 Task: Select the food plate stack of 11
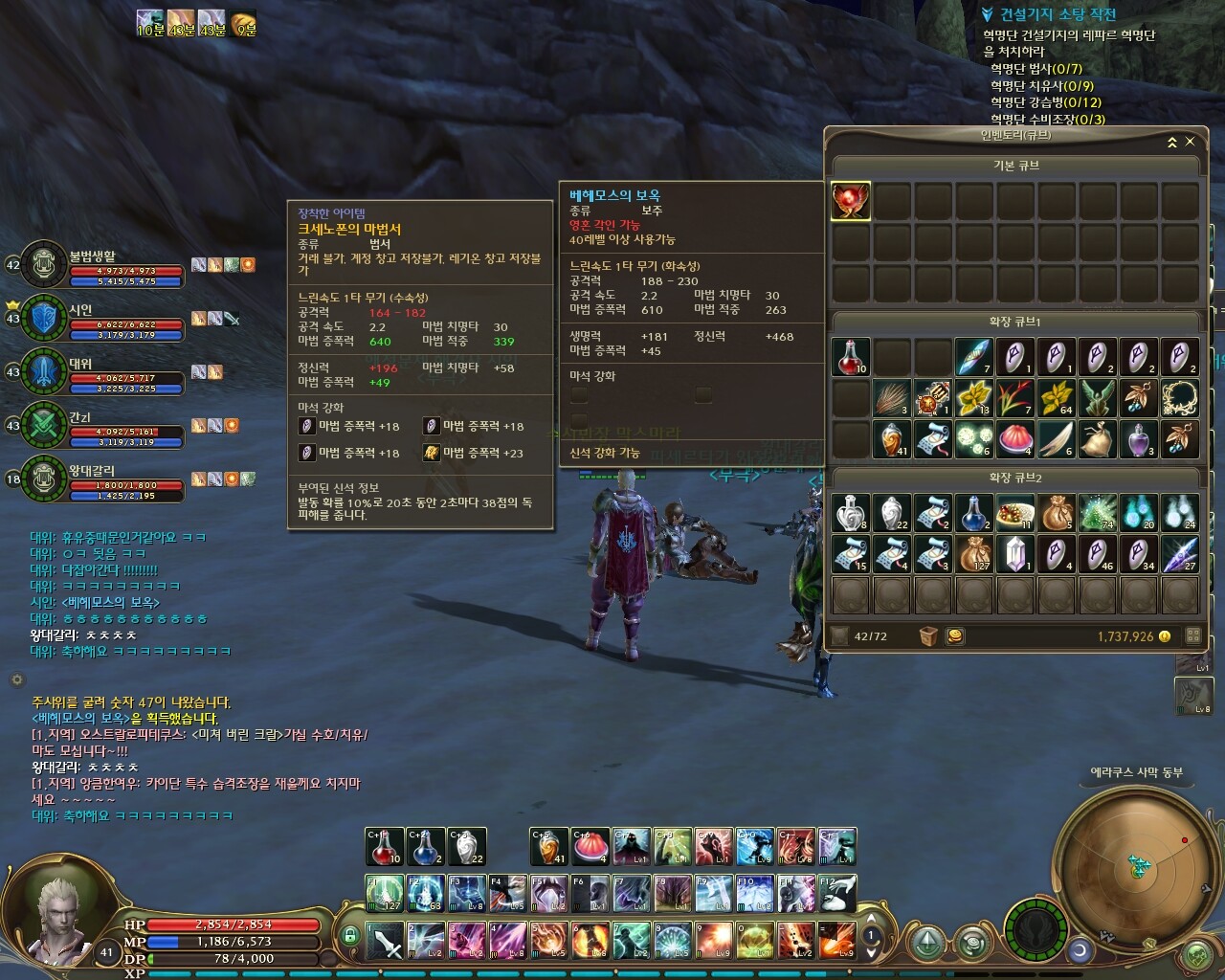1014,513
